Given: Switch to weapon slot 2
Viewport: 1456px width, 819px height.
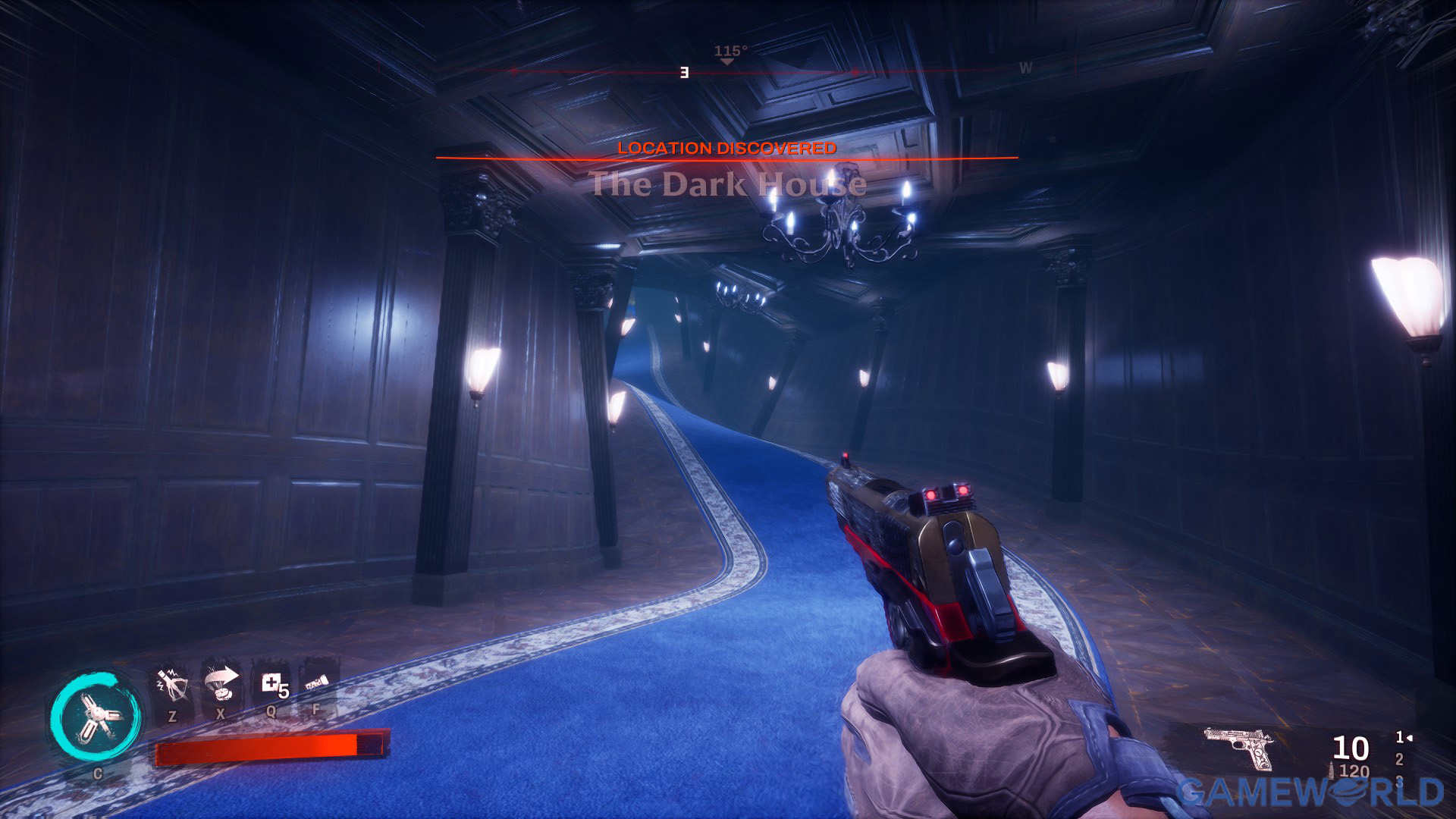Looking at the screenshot, I should [1399, 759].
